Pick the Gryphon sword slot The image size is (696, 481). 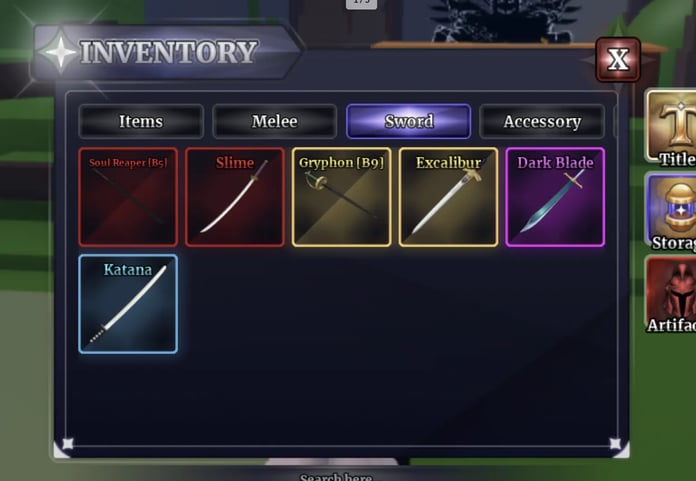(342, 197)
